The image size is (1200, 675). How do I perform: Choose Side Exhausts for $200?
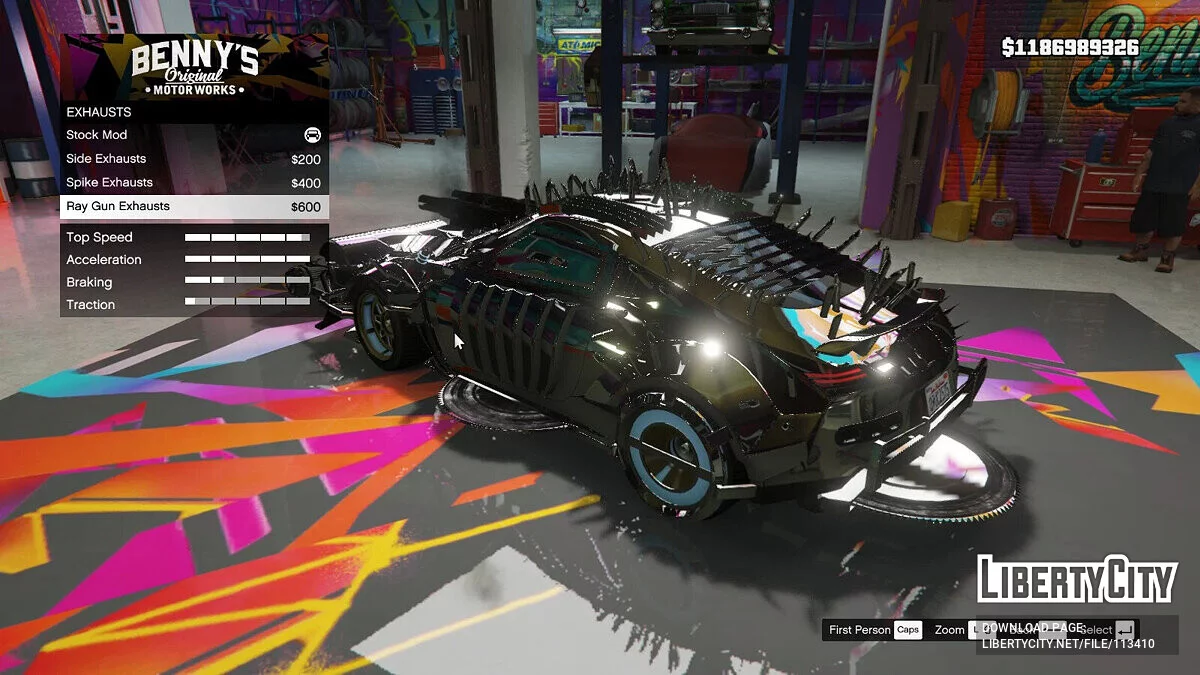coord(194,159)
